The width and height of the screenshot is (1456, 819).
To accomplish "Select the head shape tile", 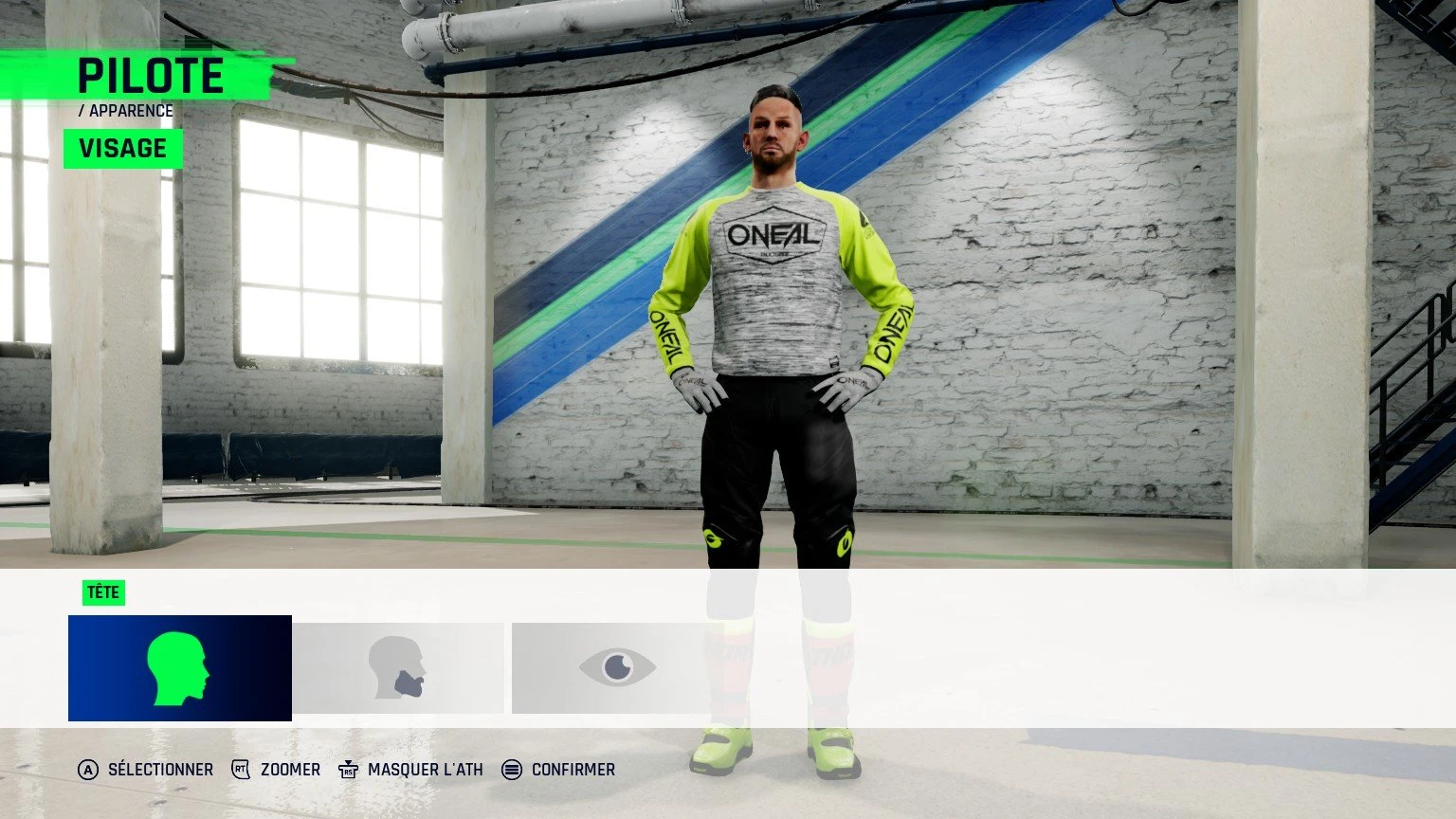I will [180, 668].
